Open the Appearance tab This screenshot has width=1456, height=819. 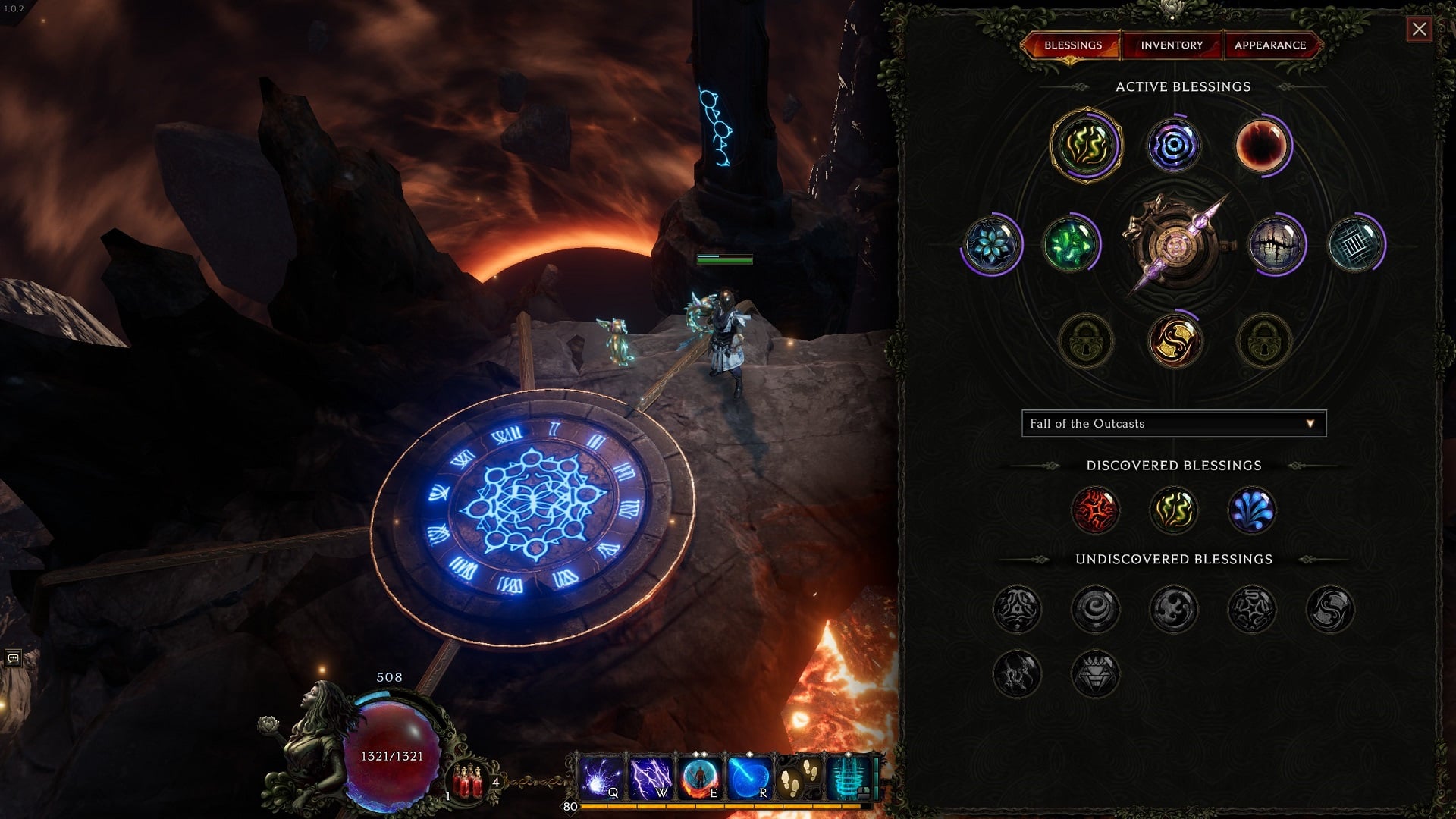pyautogui.click(x=1271, y=45)
